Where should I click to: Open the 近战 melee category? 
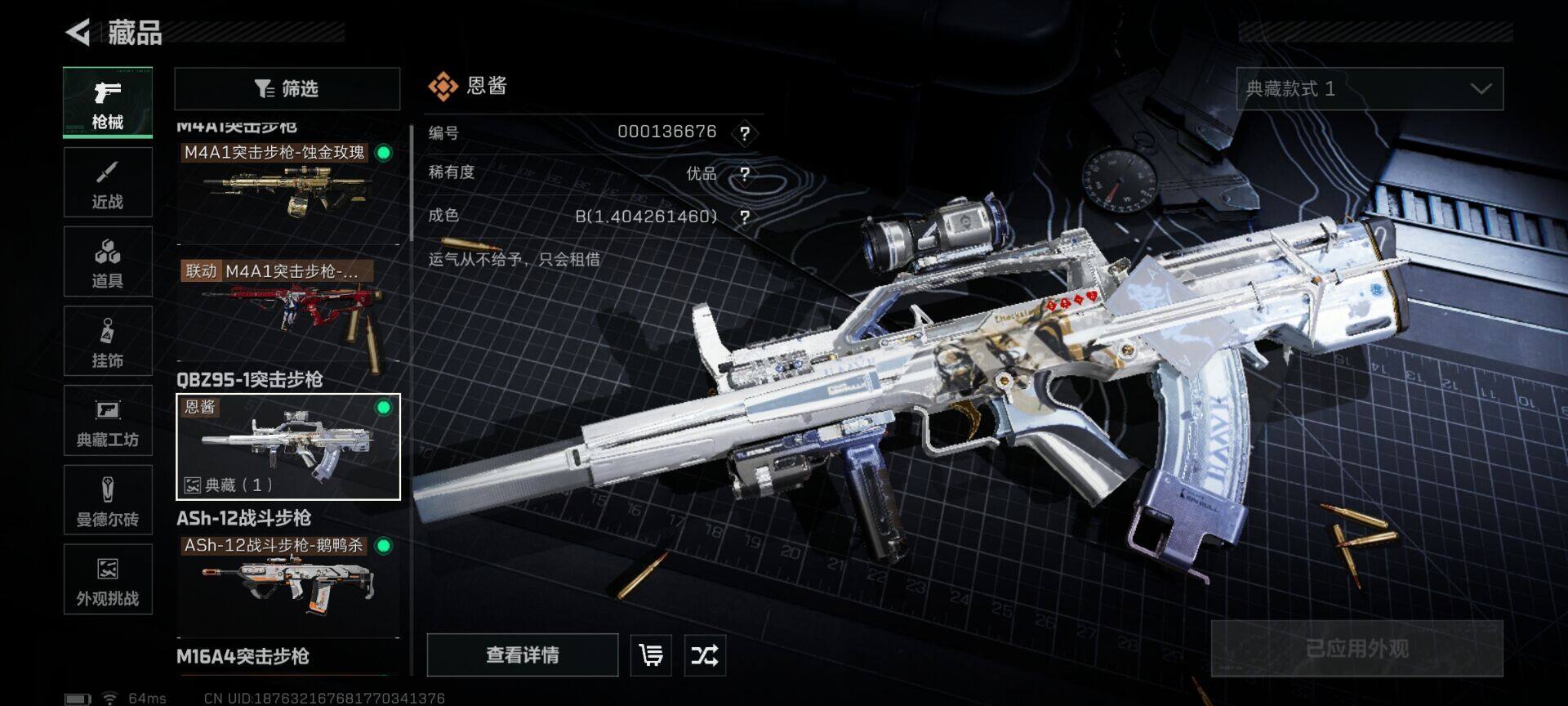click(x=108, y=182)
